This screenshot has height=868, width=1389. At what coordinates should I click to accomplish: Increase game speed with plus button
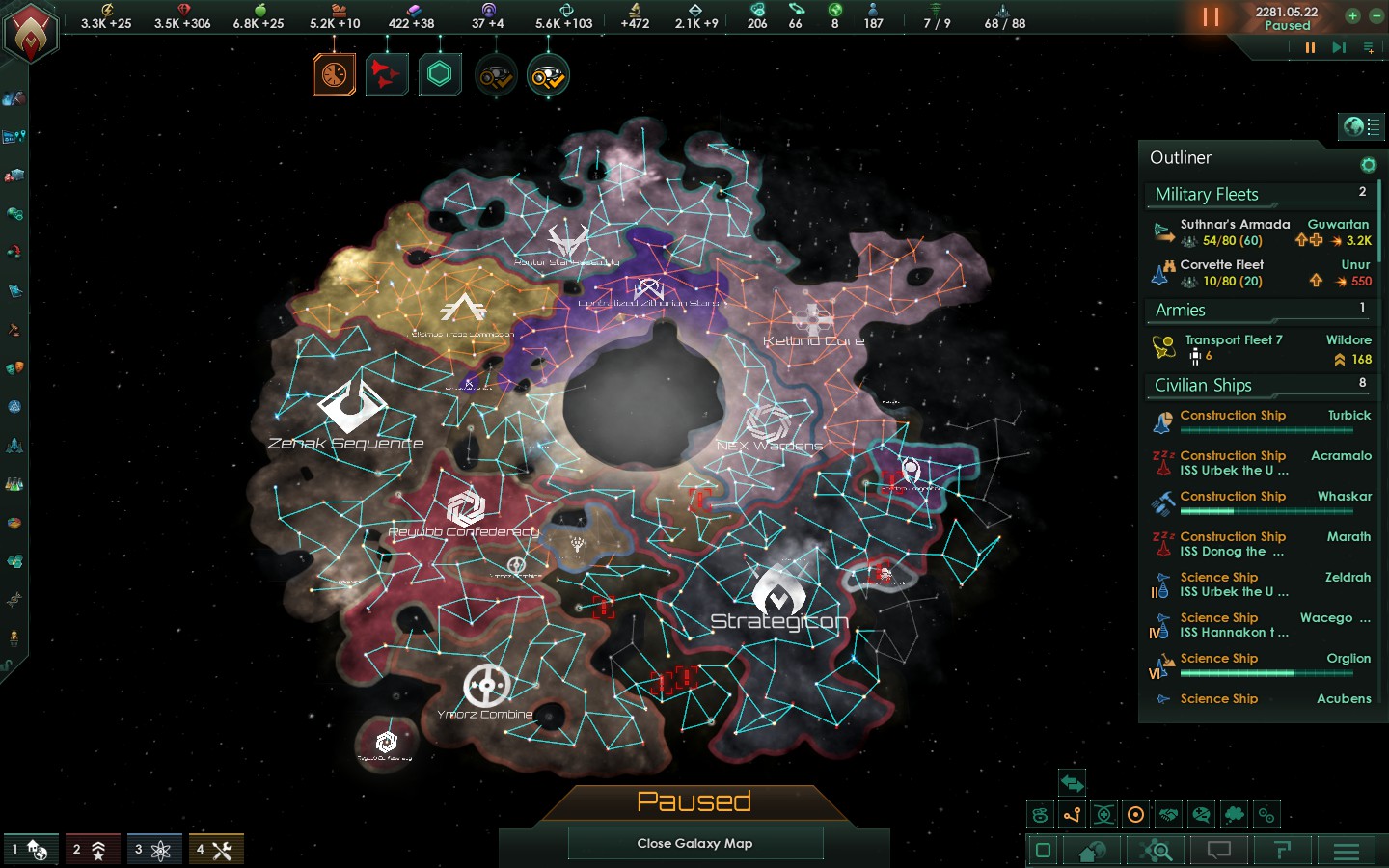point(1352,15)
